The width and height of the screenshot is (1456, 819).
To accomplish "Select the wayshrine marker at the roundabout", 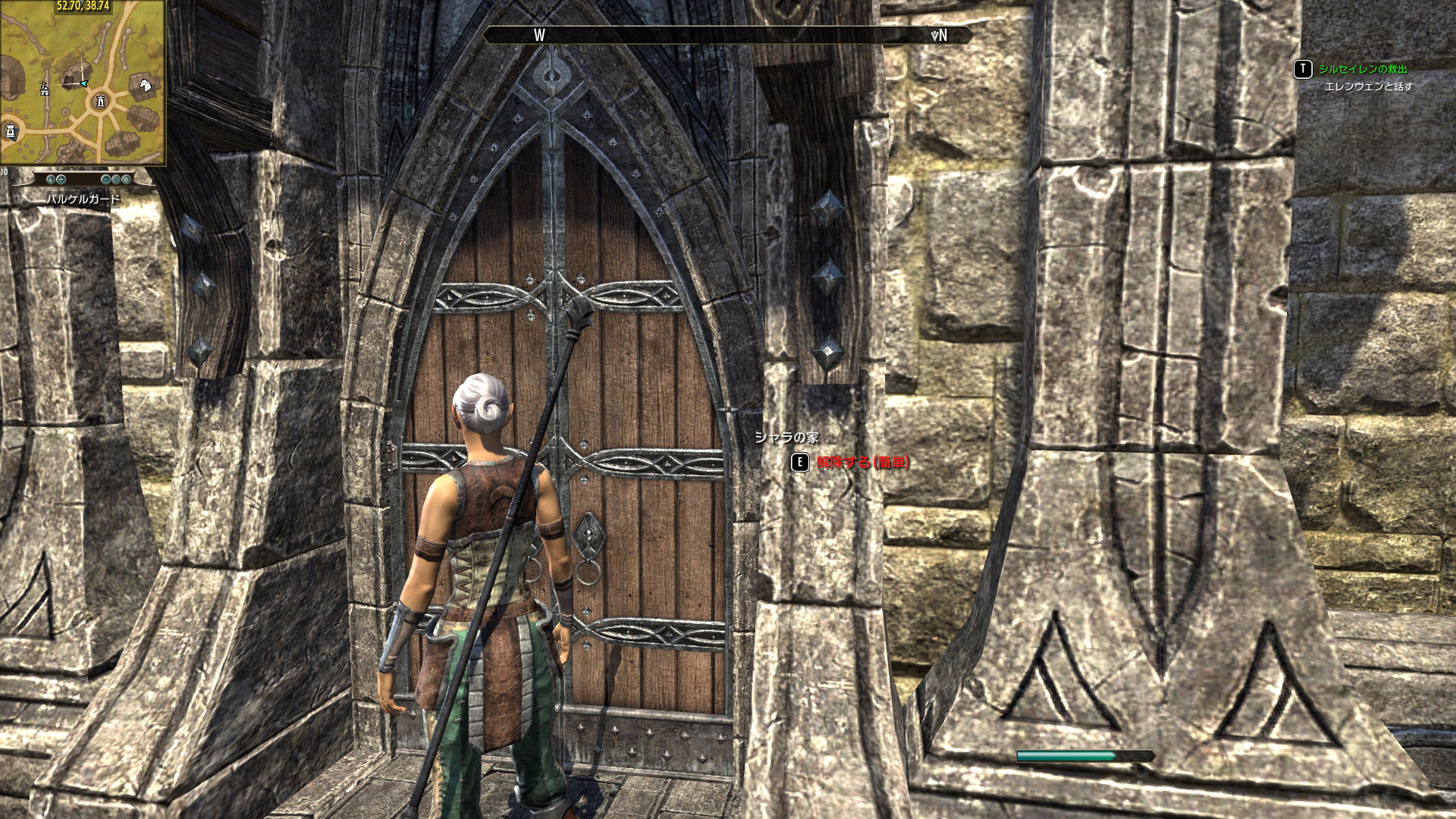I will pos(100,101).
